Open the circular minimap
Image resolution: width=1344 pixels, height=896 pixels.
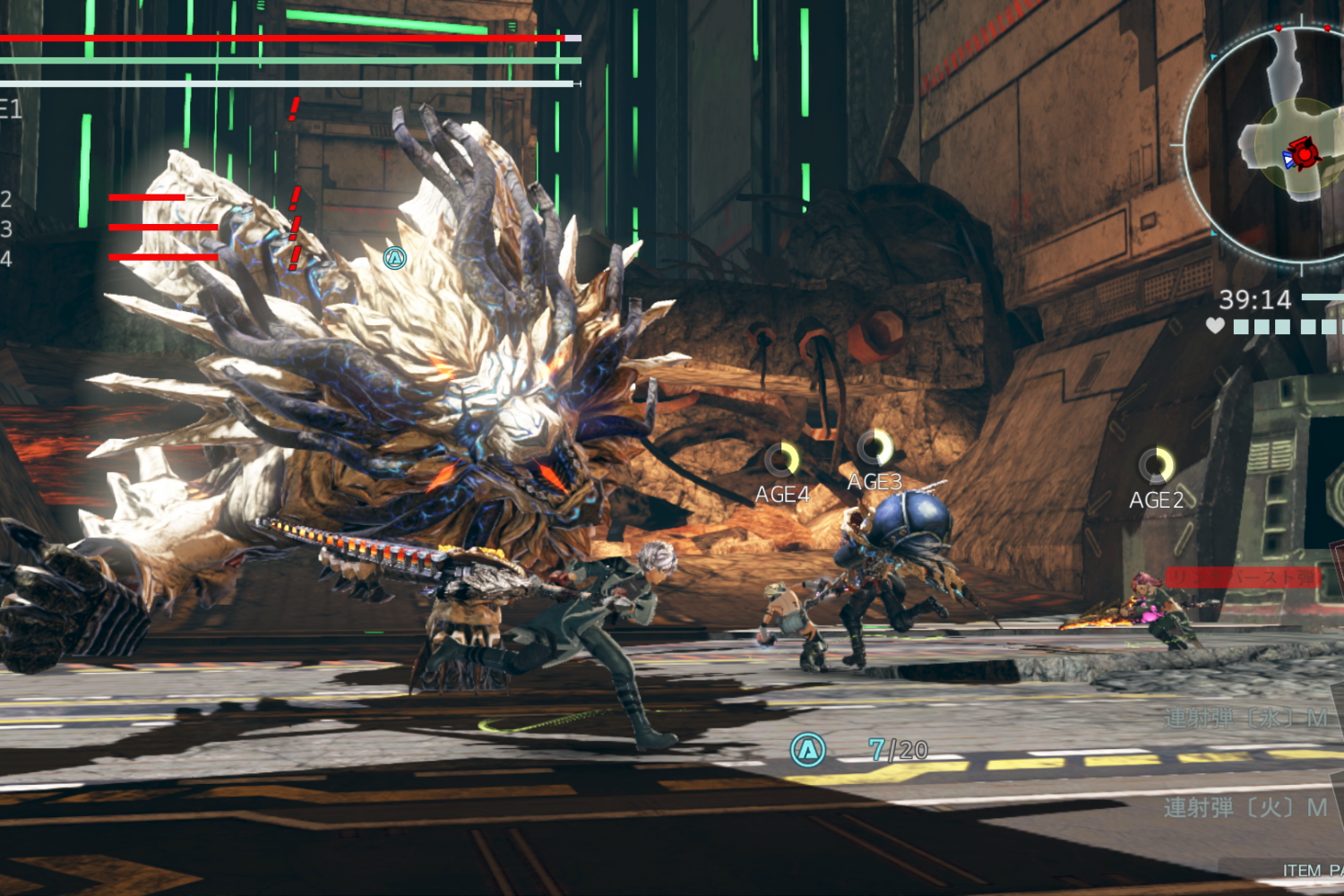(x=1272, y=143)
